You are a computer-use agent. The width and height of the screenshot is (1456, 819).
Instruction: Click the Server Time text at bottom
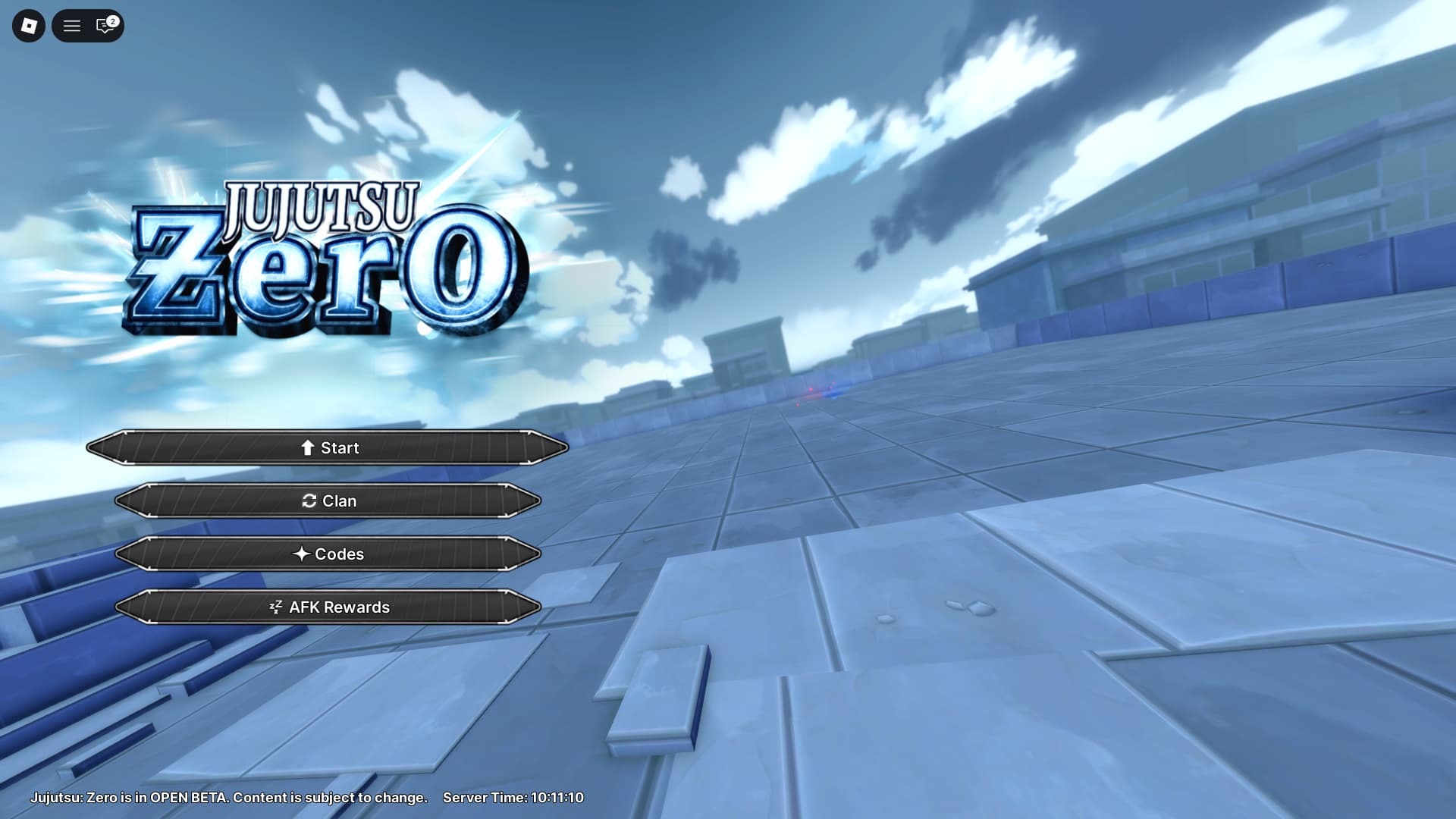(x=514, y=798)
